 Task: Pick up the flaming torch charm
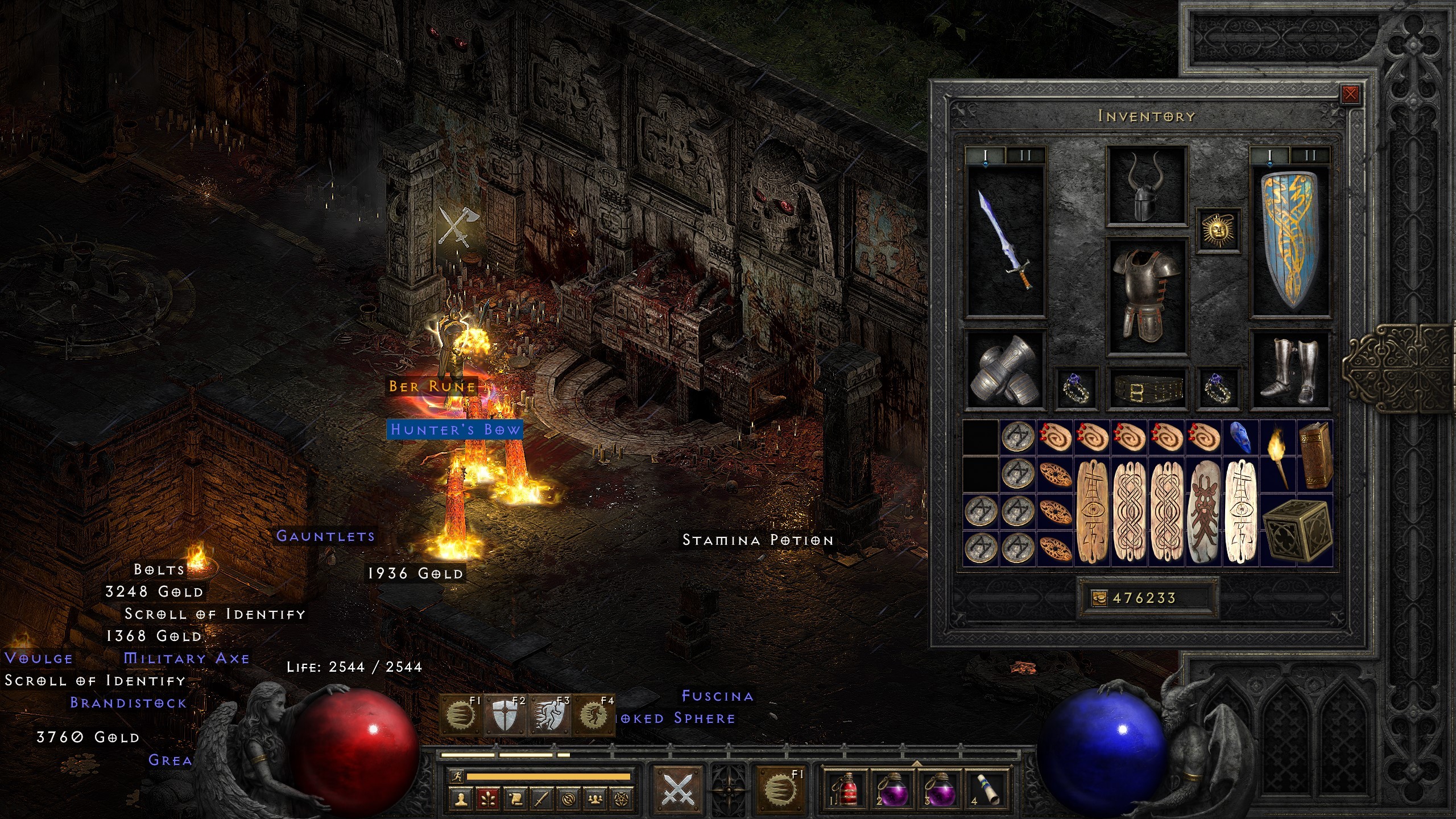pos(1277,455)
